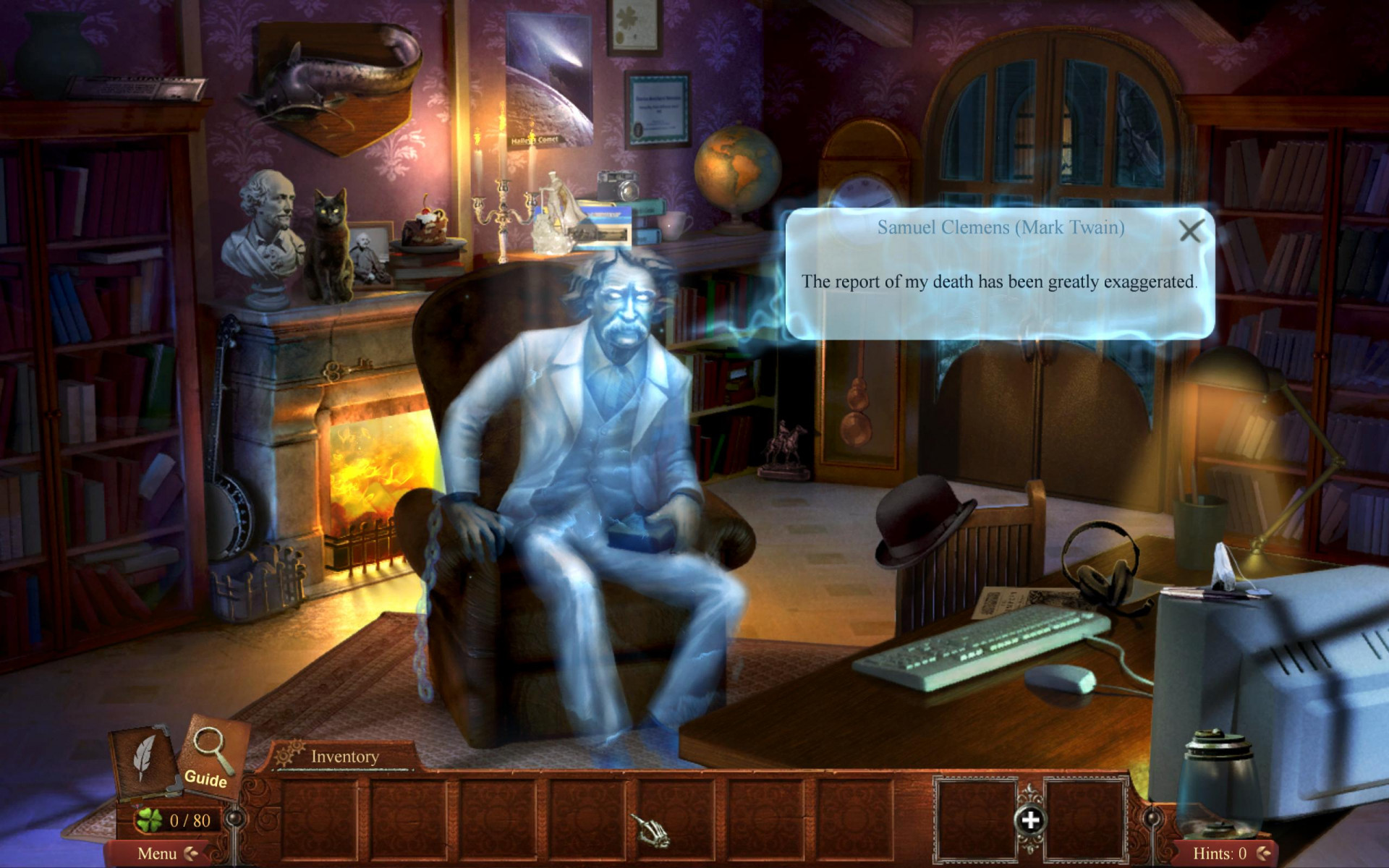This screenshot has width=1389, height=868.
Task: Click the Guide bookmark to pin it
Action: [x=205, y=780]
